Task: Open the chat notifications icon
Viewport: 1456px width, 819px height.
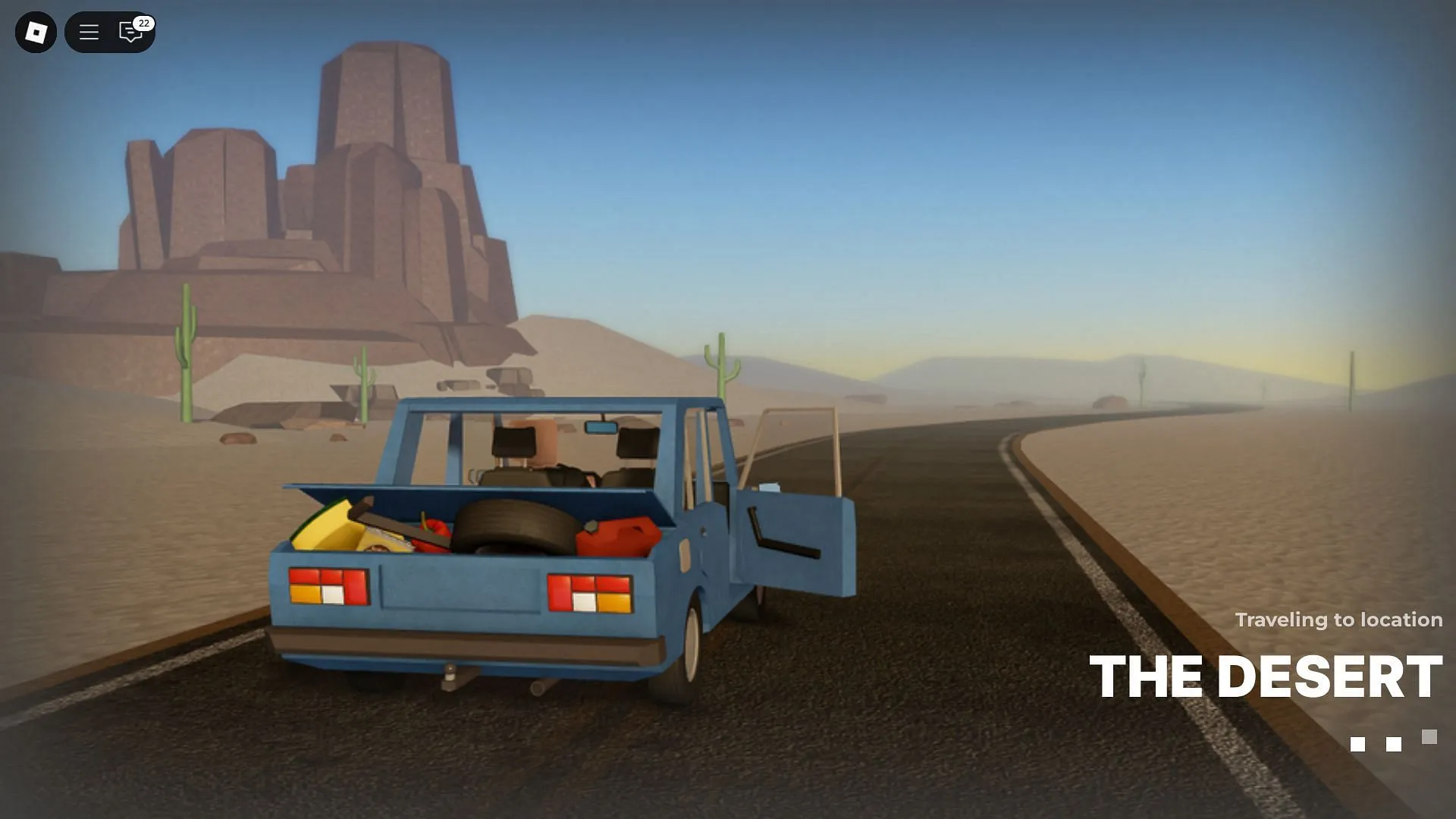Action: point(130,33)
